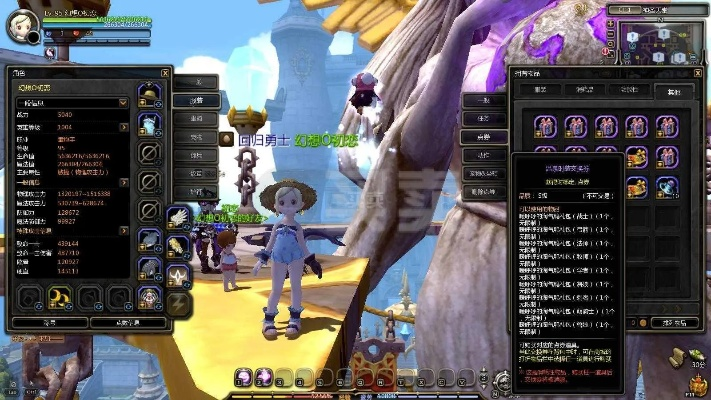This screenshot has width=711, height=400.
Task: Select the blue orb item in inventory
Action: coord(667,184)
